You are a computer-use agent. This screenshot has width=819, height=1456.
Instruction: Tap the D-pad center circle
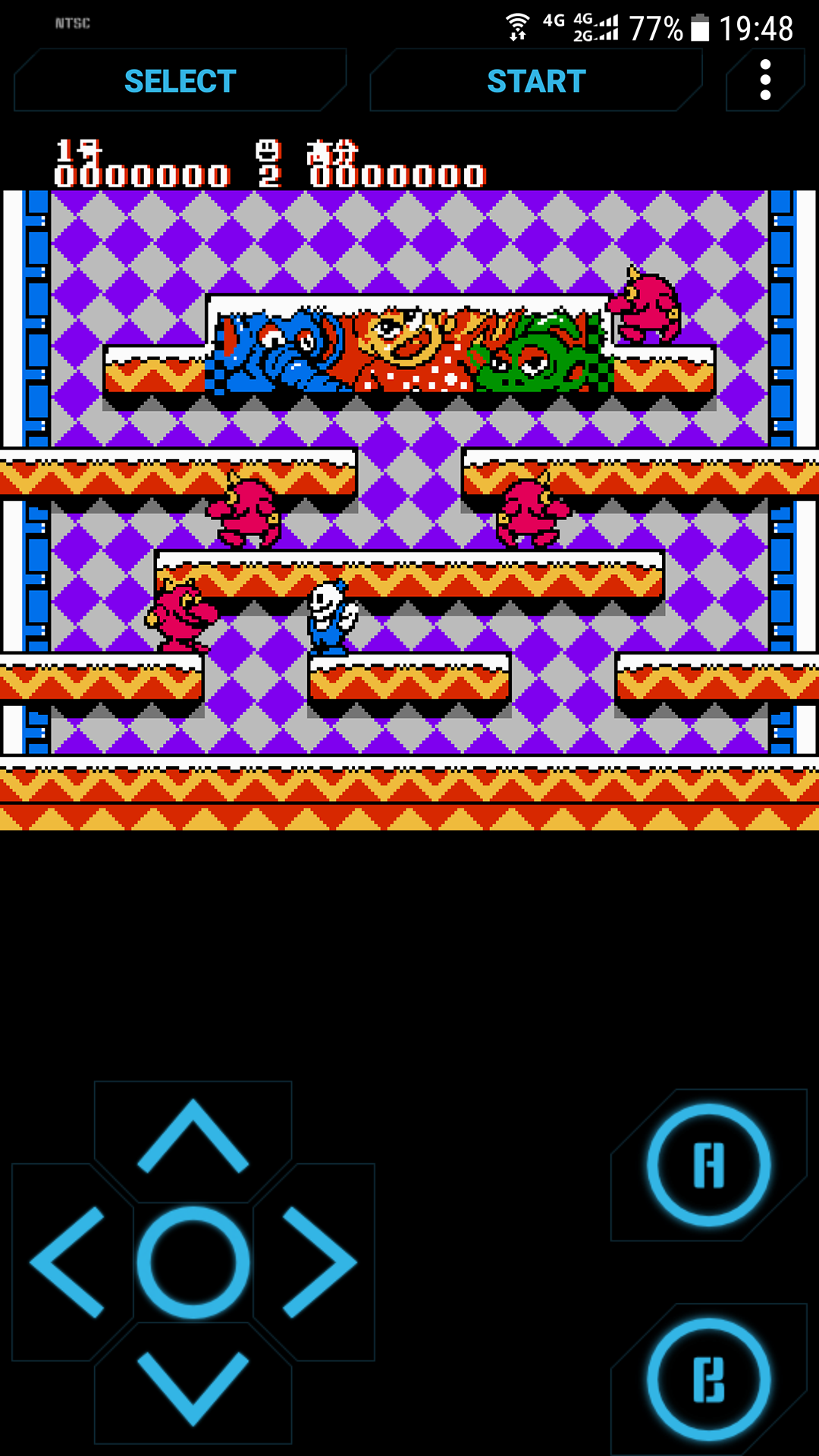193,1262
